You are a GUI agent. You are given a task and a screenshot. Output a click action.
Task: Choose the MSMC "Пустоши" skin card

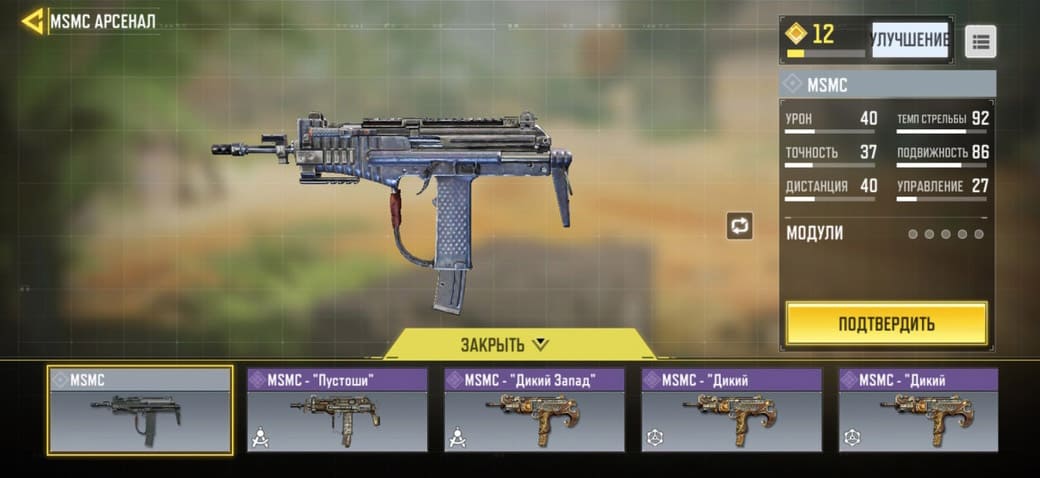click(337, 410)
